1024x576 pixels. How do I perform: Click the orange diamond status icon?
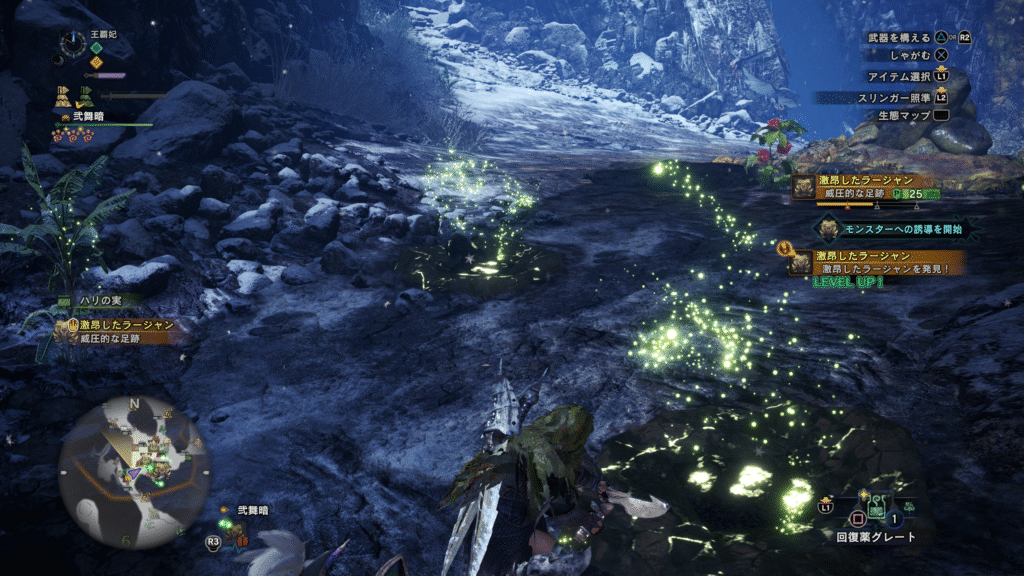[96, 62]
